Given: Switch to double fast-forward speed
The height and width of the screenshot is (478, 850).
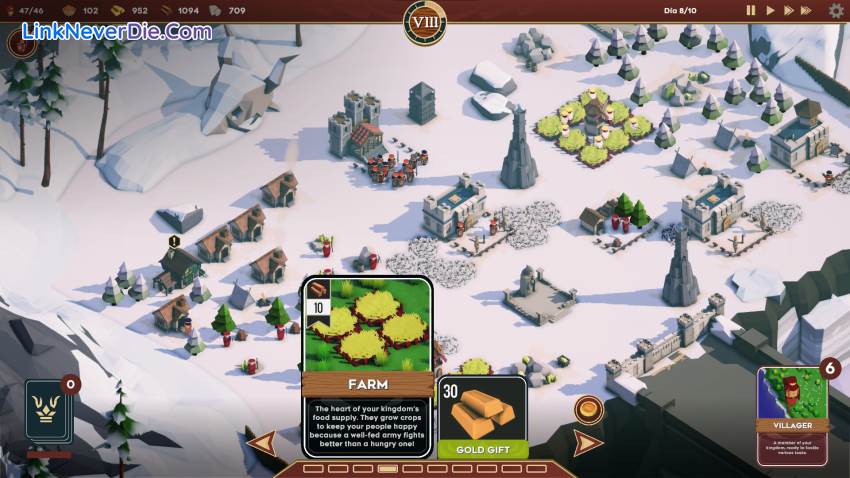Looking at the screenshot, I should (x=789, y=10).
